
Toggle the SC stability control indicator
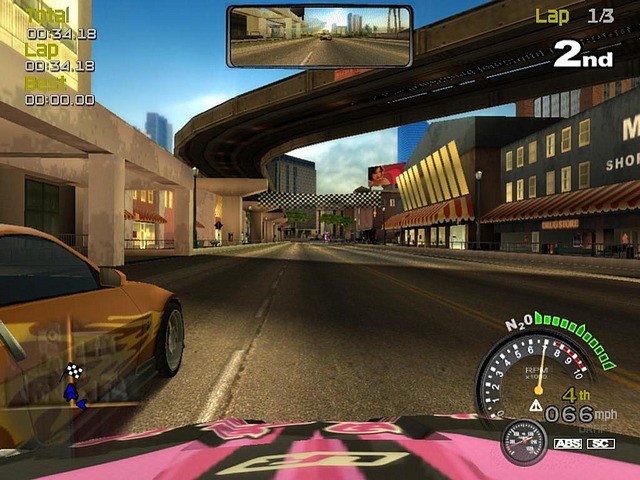click(x=600, y=443)
